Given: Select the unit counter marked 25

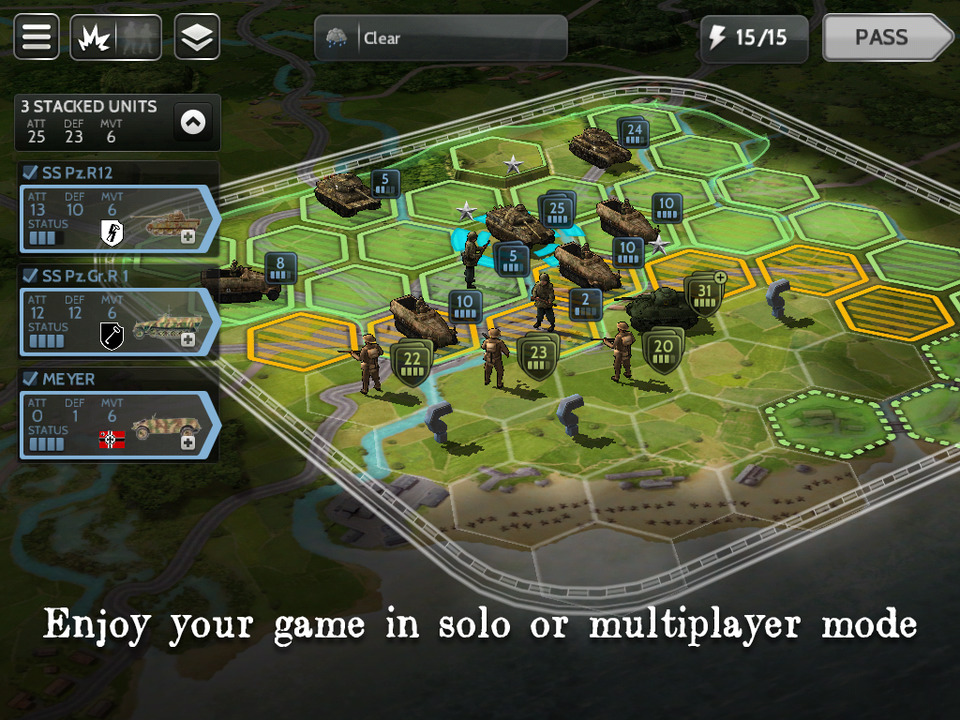Looking at the screenshot, I should click(557, 211).
